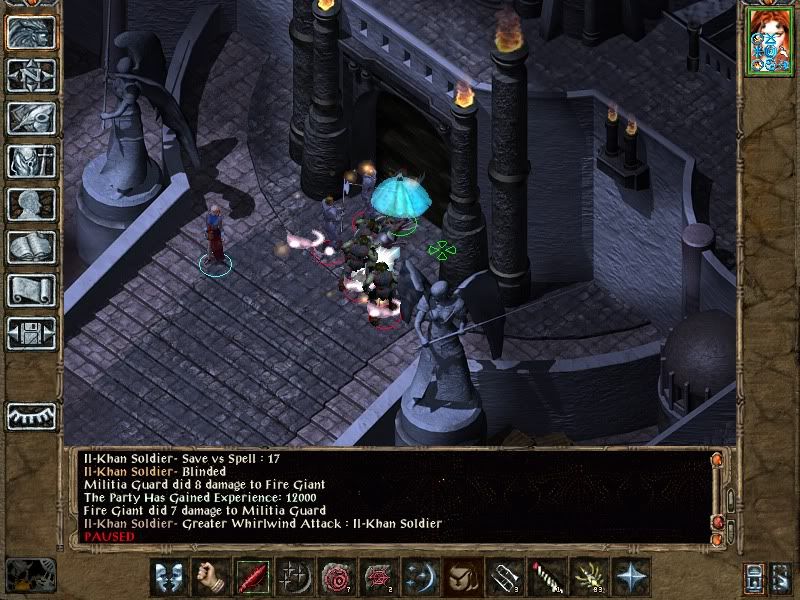The width and height of the screenshot is (800, 600).
Task: Open the options floppy disk button
Action: (30, 333)
